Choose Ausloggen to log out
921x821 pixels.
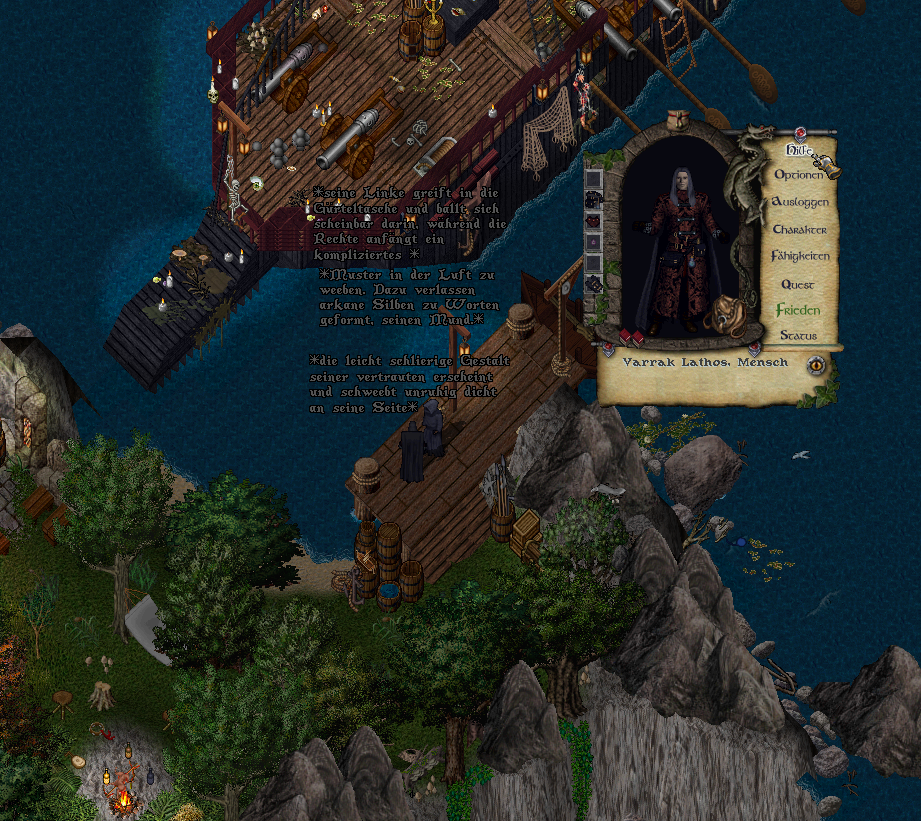pyautogui.click(x=799, y=202)
